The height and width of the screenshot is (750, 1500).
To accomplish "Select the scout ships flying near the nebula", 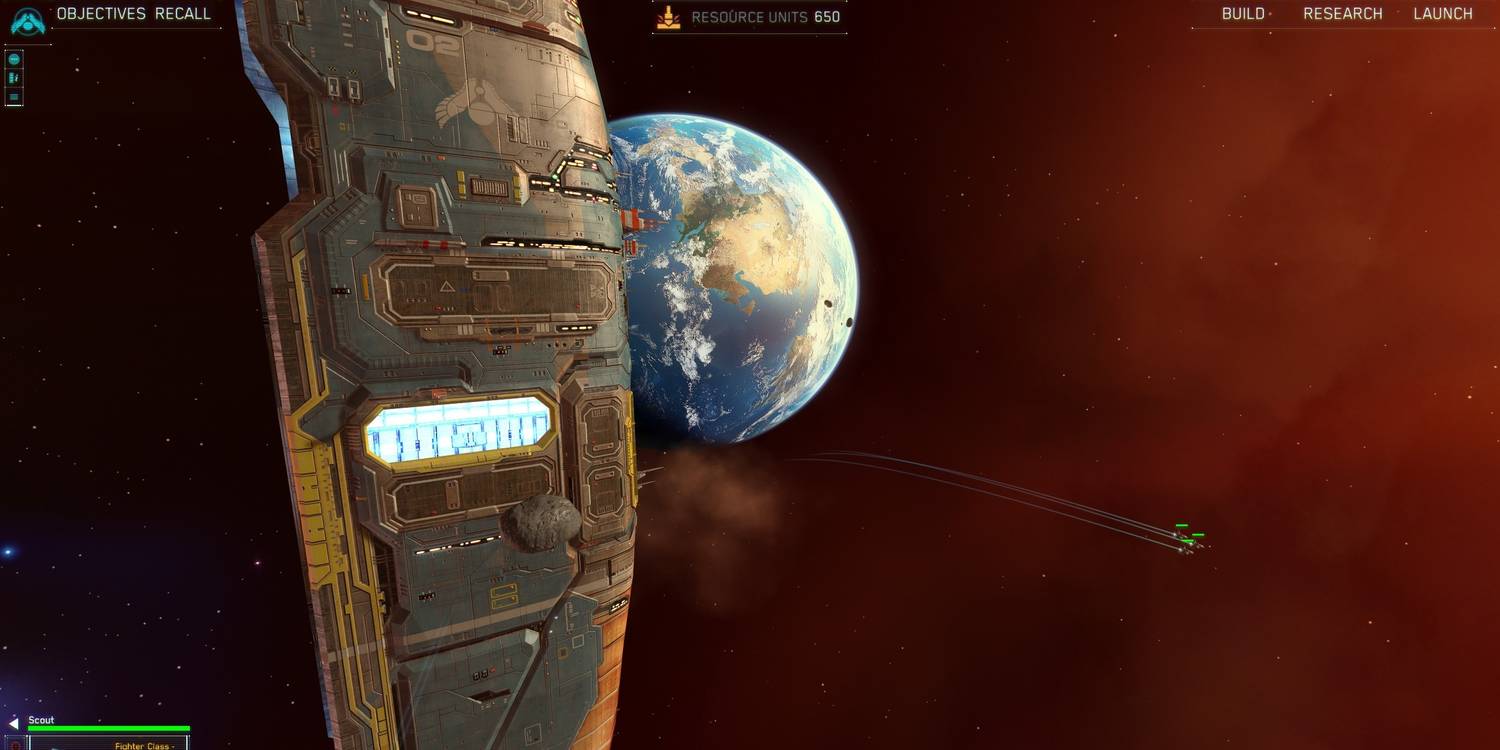I will pos(1185,546).
